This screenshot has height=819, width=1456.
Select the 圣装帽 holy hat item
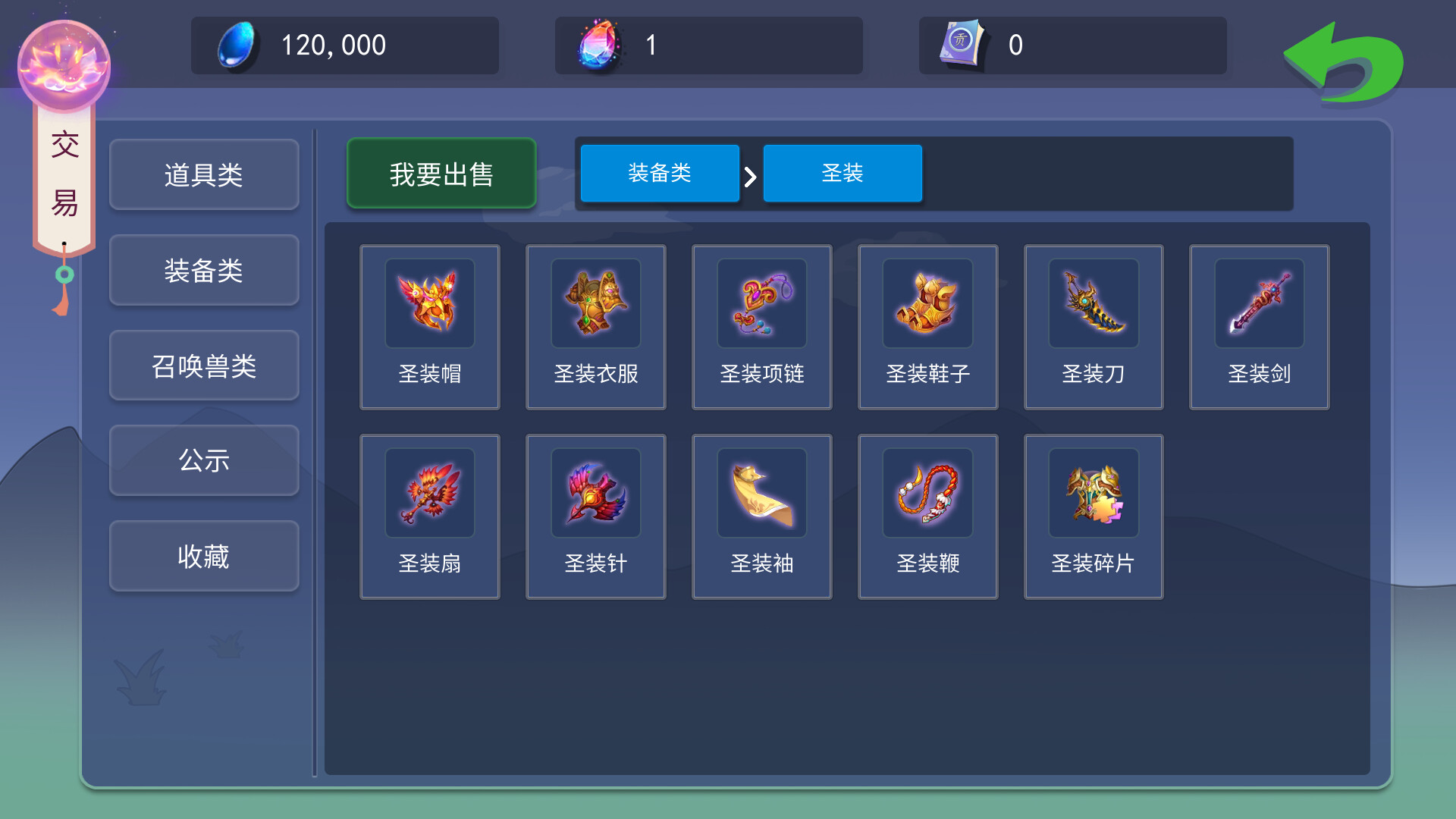click(430, 326)
